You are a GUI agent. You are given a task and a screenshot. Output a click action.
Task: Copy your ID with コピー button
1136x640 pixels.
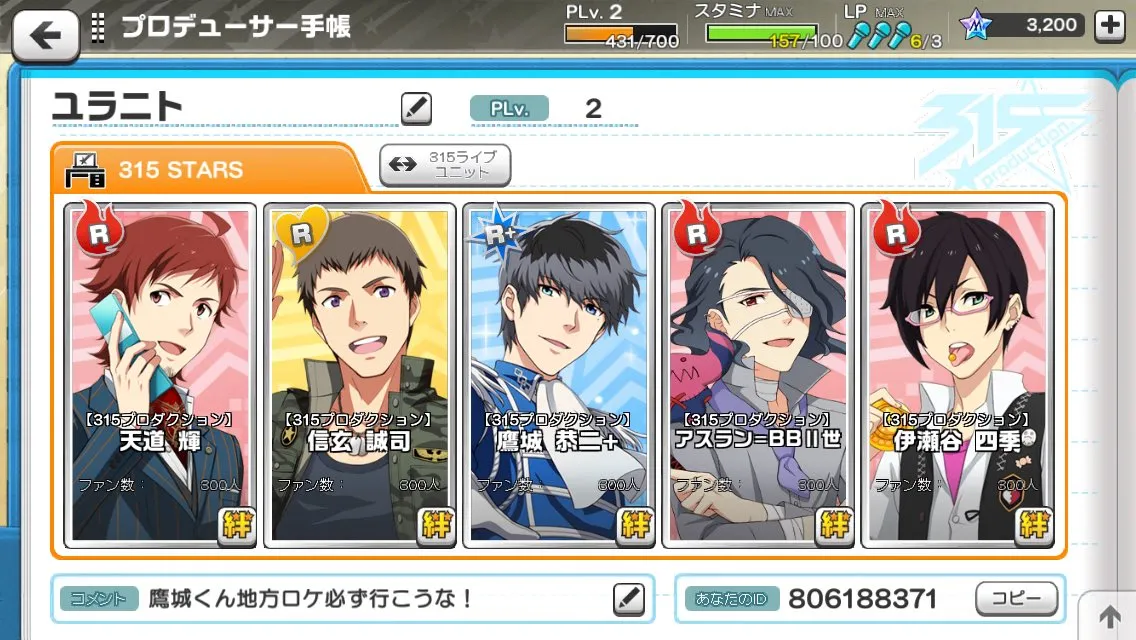coord(1016,598)
